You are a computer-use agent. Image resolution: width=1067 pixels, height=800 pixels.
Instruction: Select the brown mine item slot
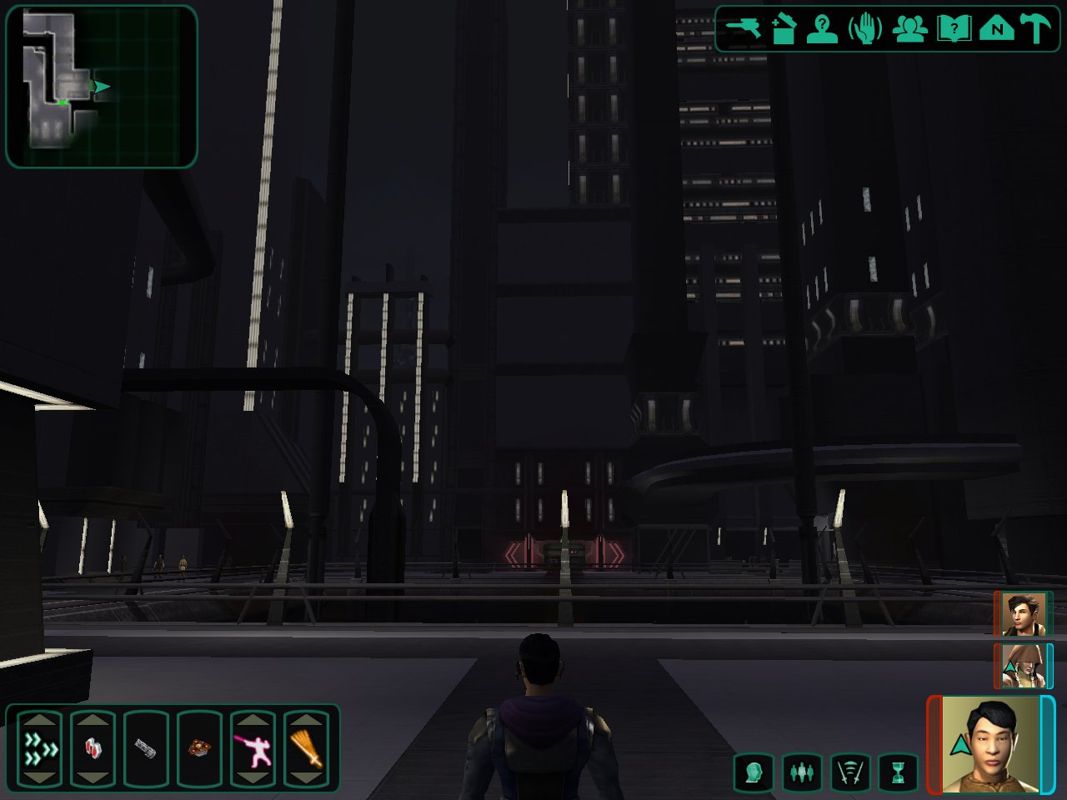pyautogui.click(x=198, y=748)
